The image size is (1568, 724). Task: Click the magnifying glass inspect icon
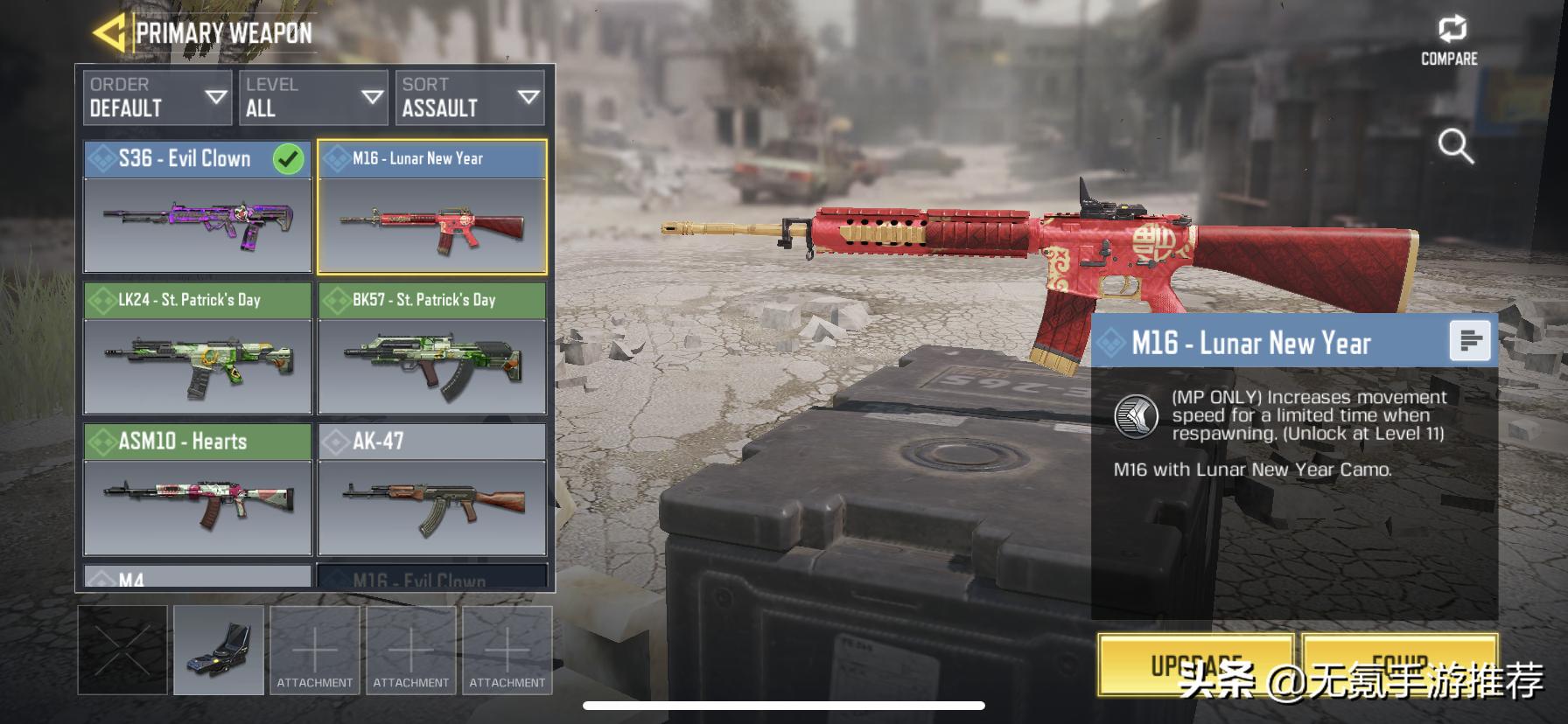(1455, 146)
